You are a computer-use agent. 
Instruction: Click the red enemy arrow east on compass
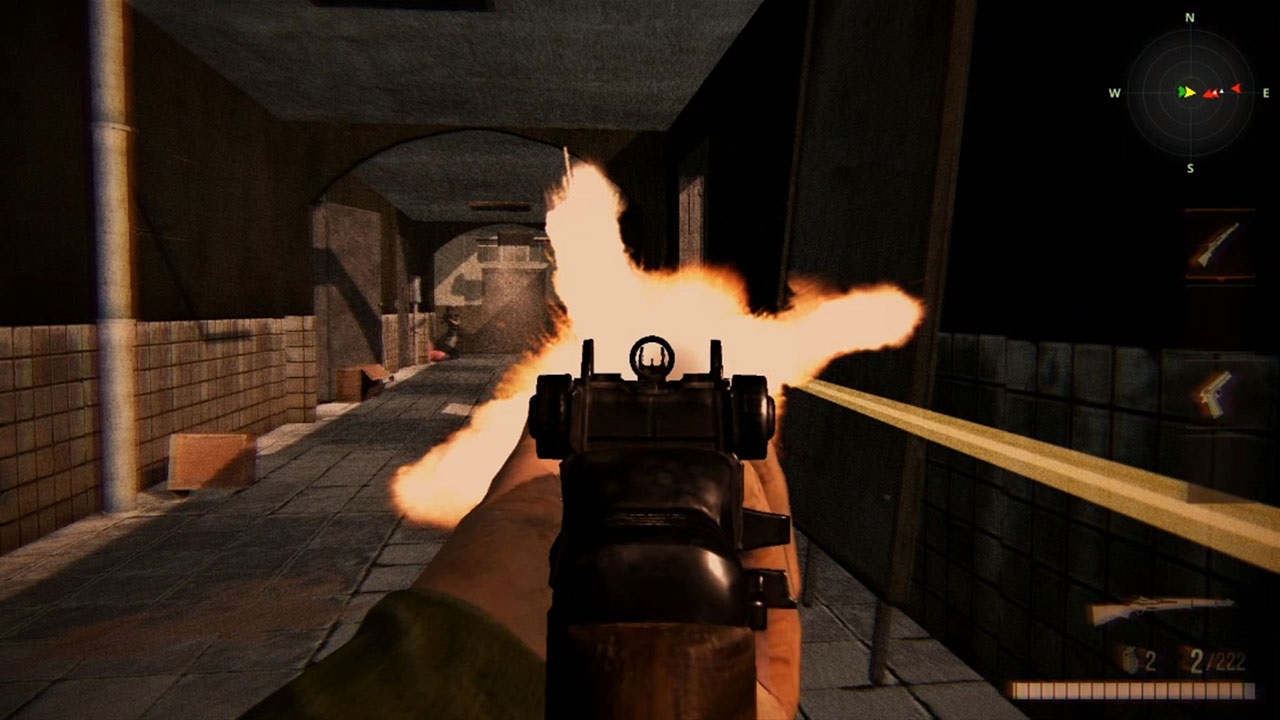1236,88
